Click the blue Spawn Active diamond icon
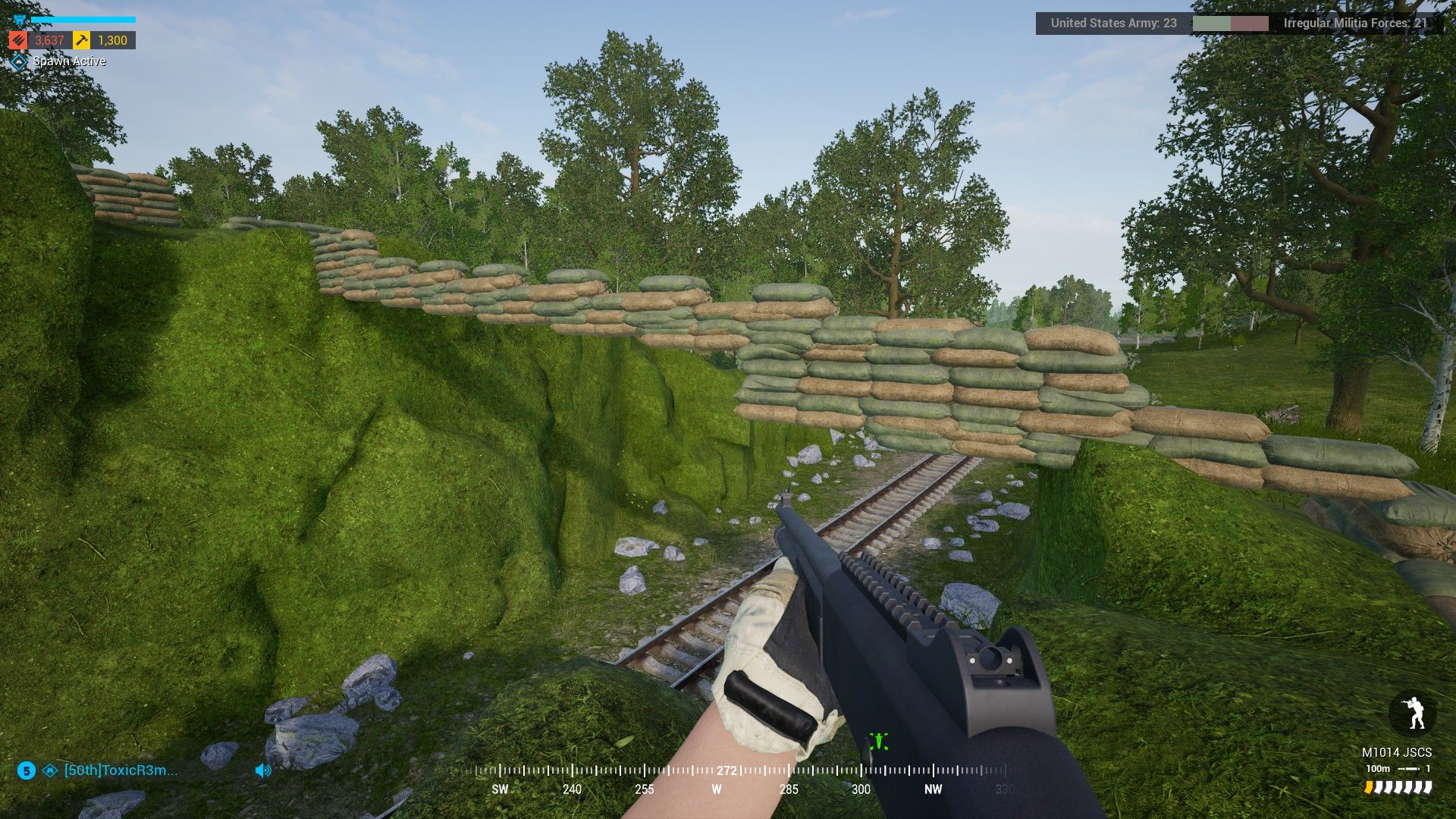1456x819 pixels. pos(19,61)
